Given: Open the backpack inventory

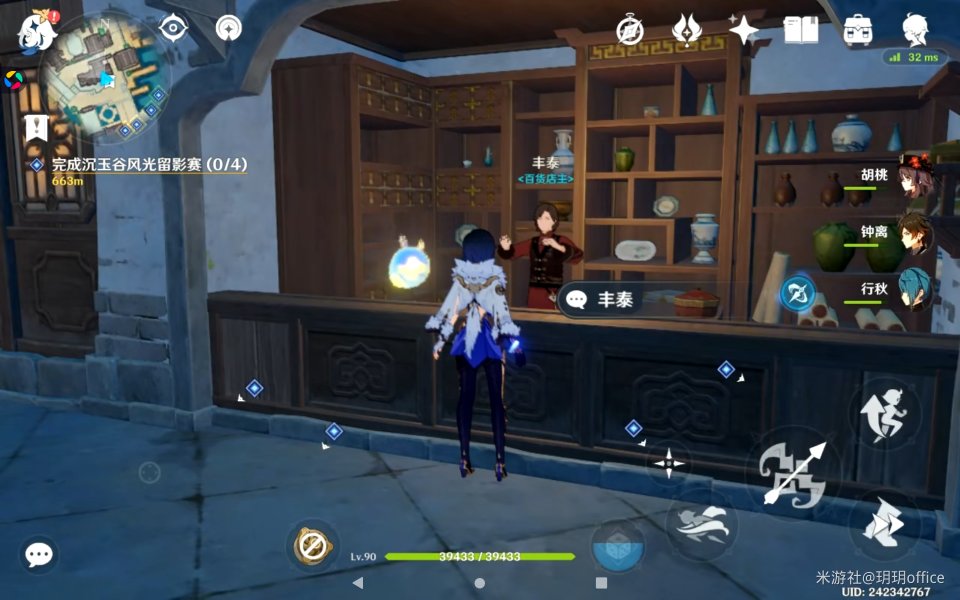Looking at the screenshot, I should [858, 29].
